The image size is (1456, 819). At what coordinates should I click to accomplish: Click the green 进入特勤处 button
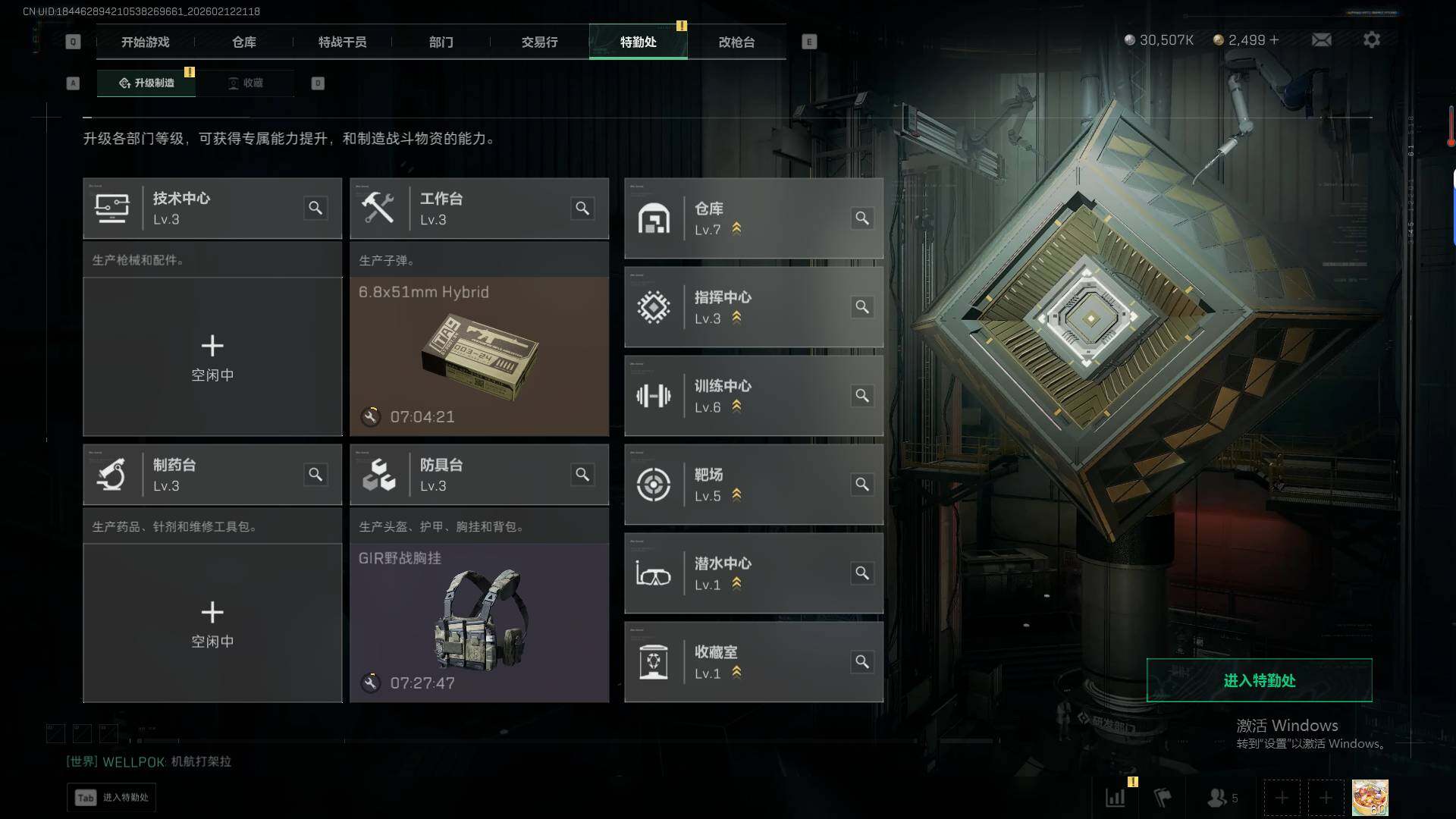pos(1259,680)
